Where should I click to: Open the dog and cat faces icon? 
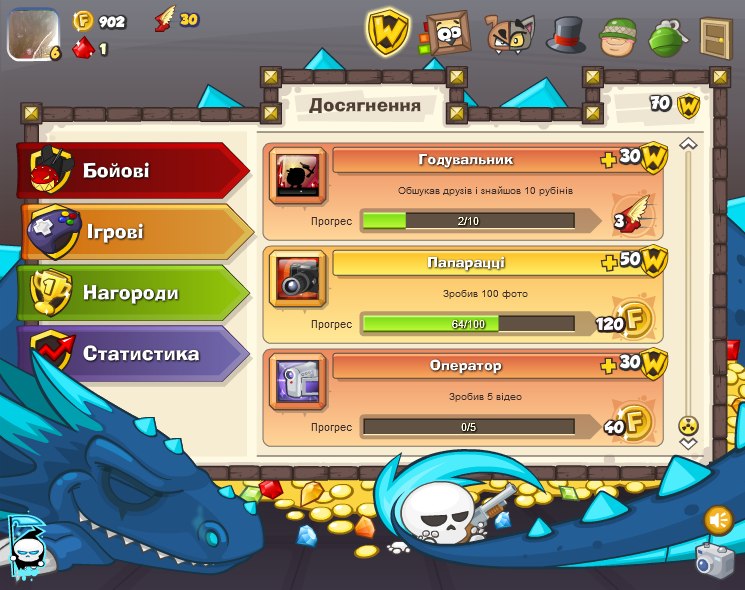[509, 34]
